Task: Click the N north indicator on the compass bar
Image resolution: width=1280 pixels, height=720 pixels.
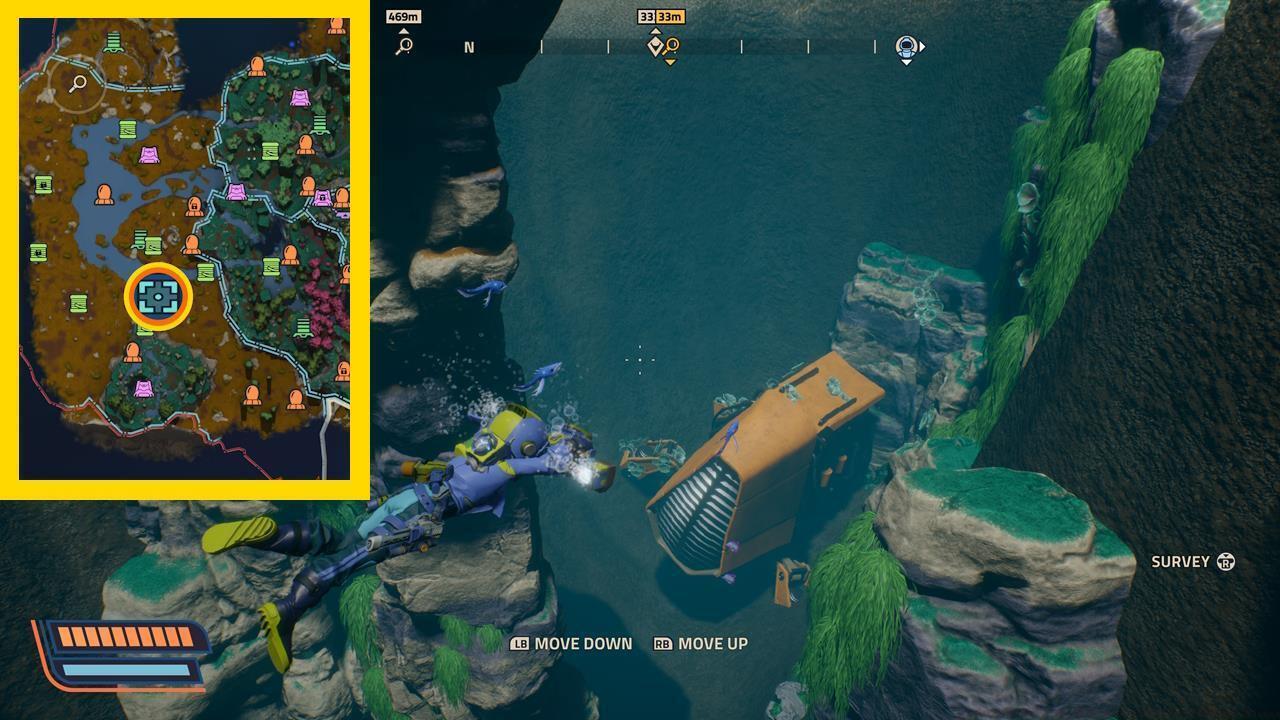Action: pos(468,45)
